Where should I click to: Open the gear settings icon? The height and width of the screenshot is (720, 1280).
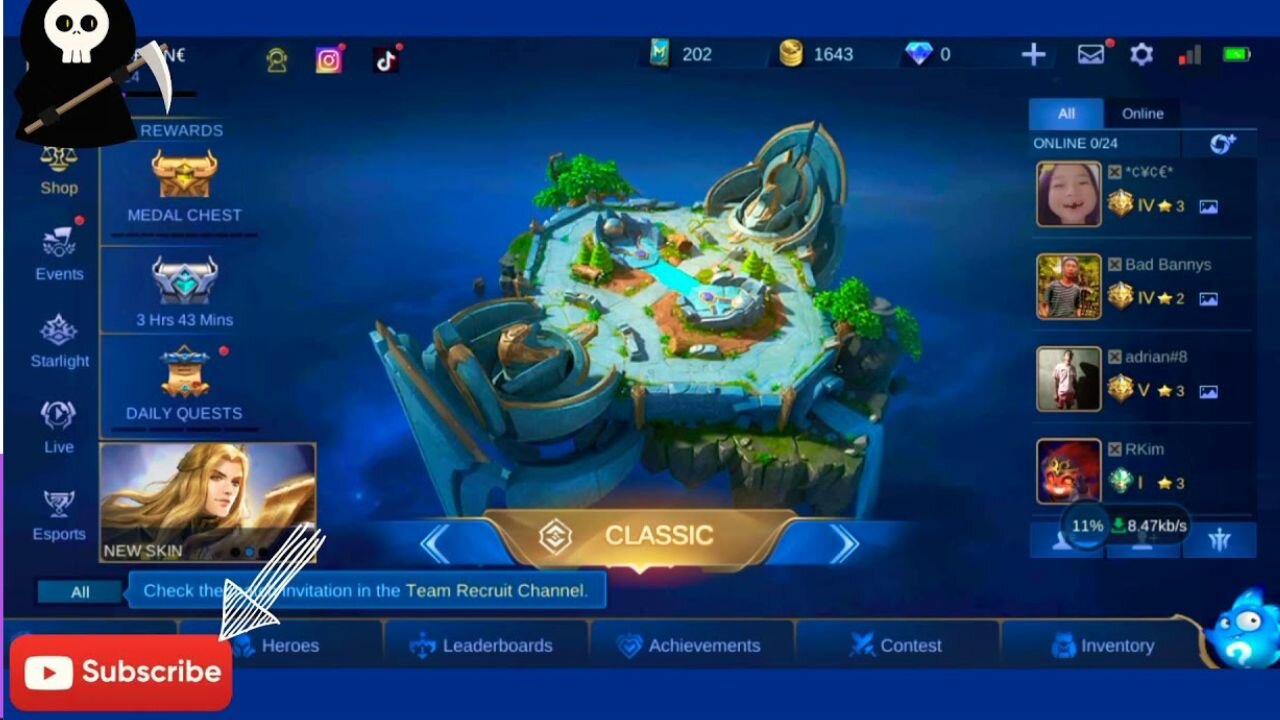click(1141, 55)
